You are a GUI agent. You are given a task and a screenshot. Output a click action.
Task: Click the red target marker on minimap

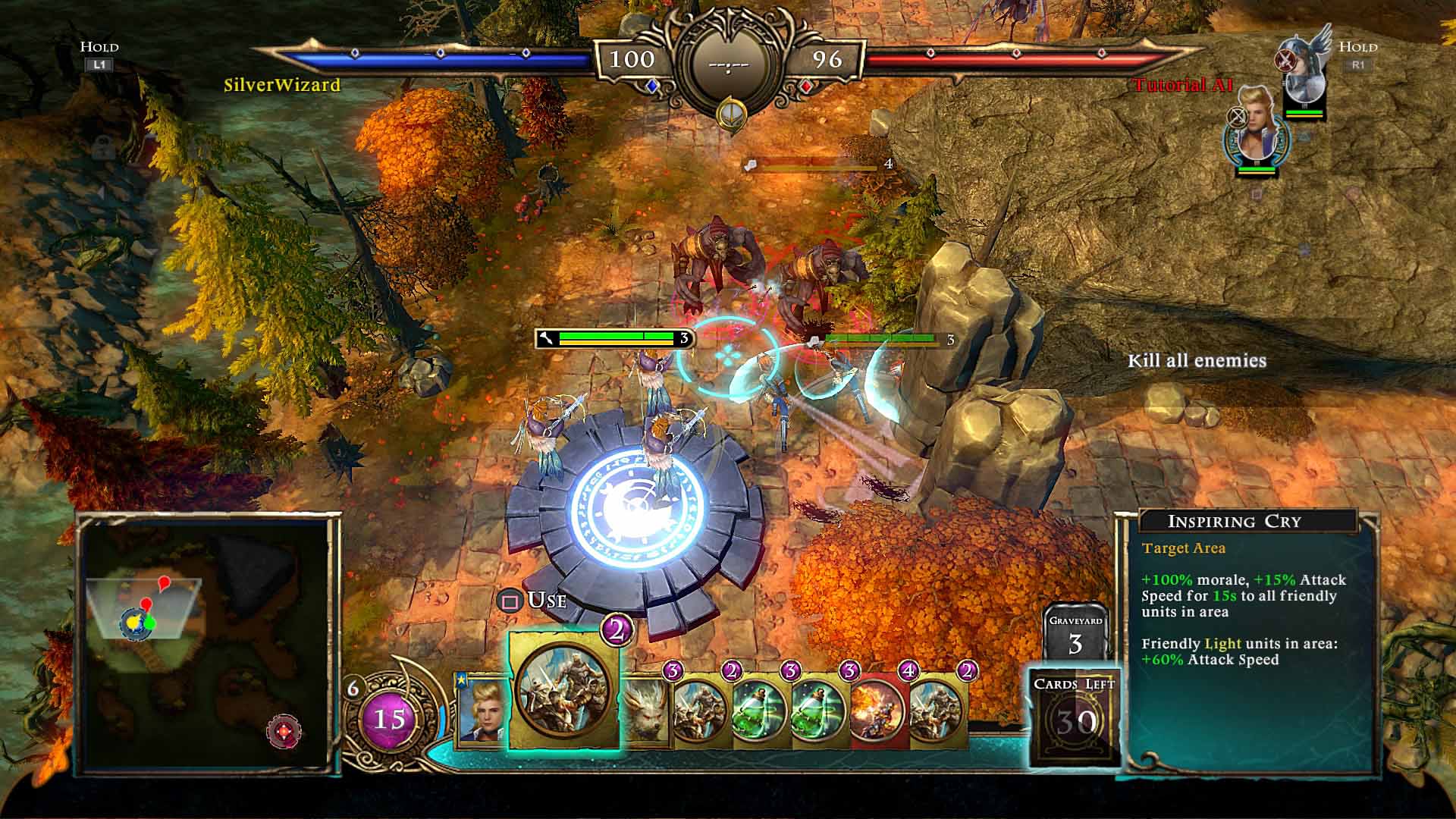(284, 732)
